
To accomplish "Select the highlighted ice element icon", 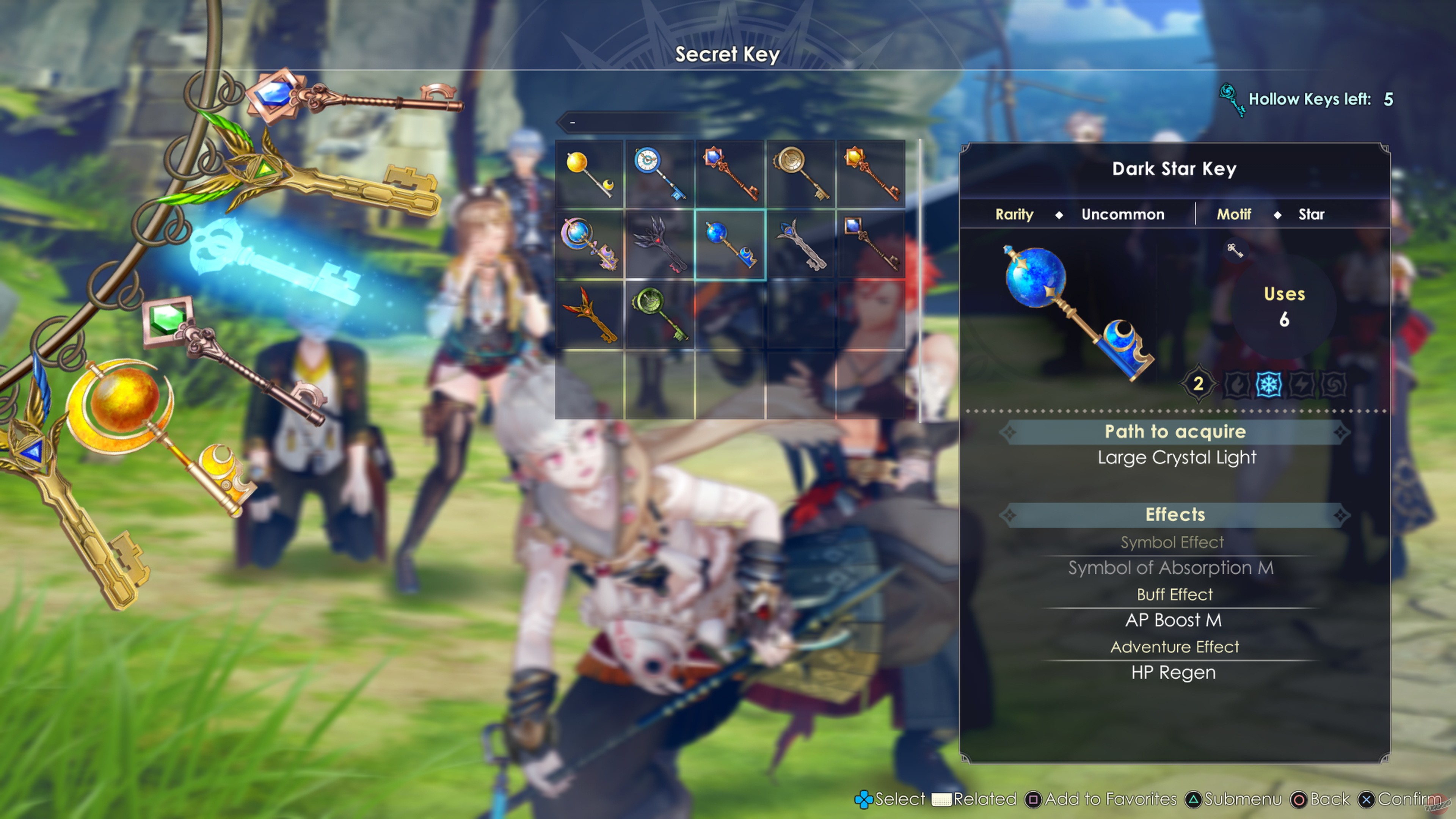I will (x=1269, y=385).
